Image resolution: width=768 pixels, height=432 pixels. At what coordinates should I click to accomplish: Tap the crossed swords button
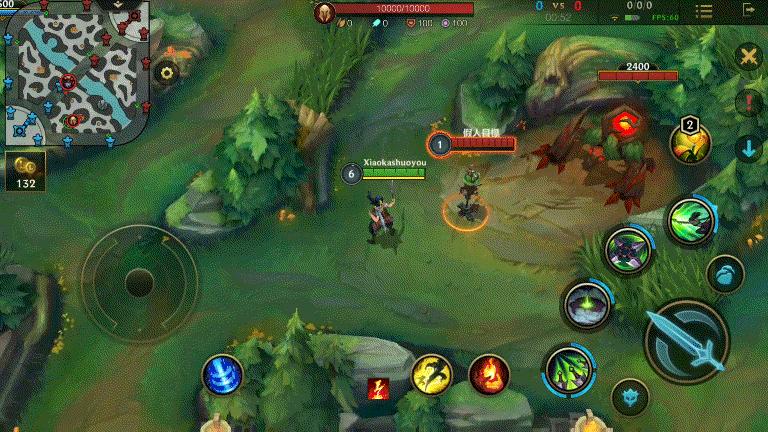(x=747, y=56)
